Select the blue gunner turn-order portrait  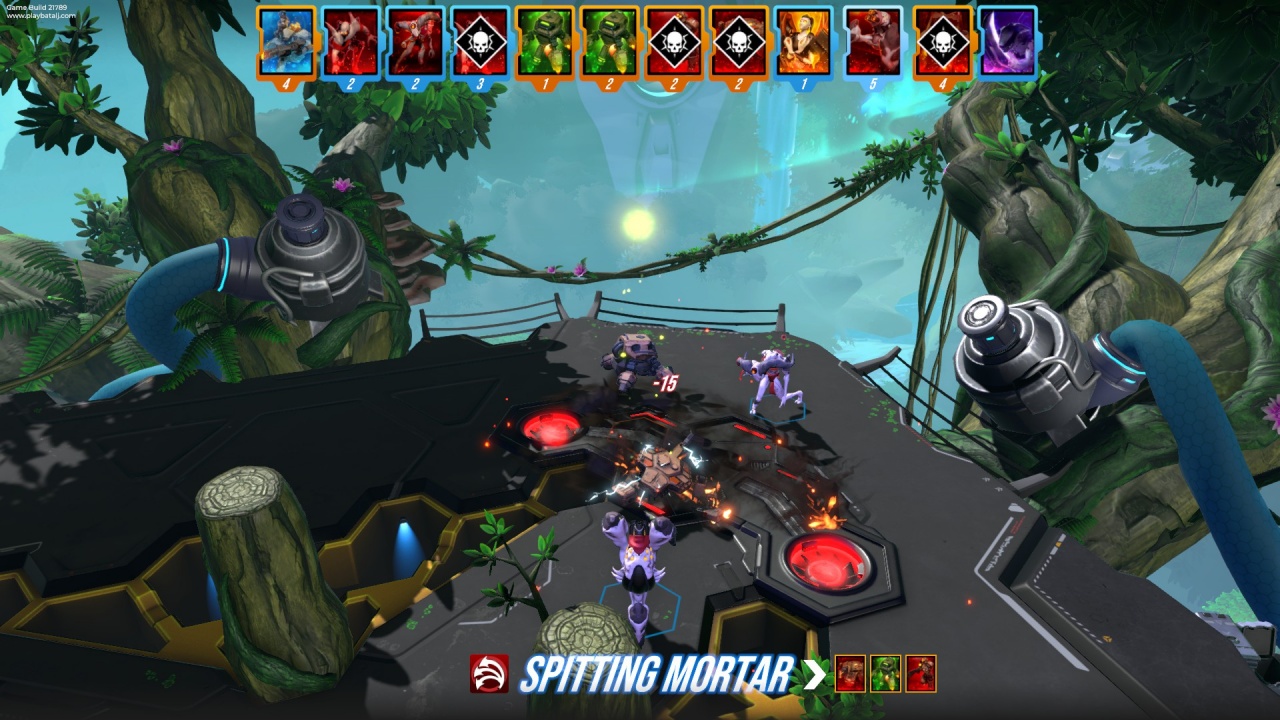pos(287,42)
